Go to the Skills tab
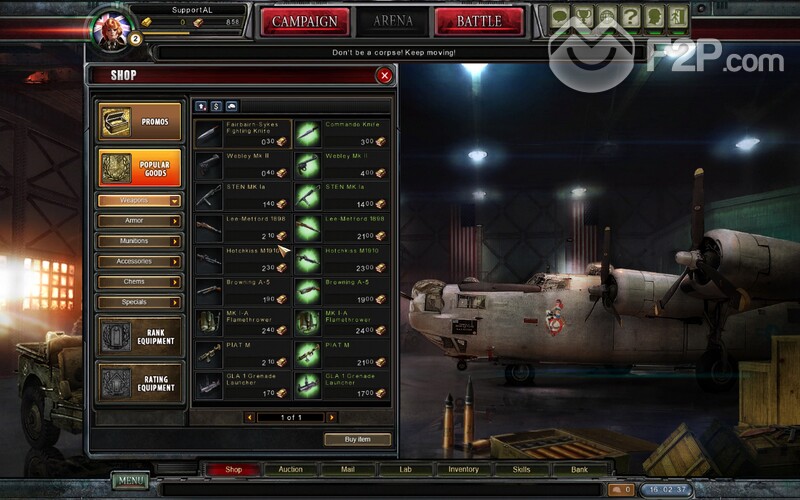The height and width of the screenshot is (500, 800). tap(521, 469)
